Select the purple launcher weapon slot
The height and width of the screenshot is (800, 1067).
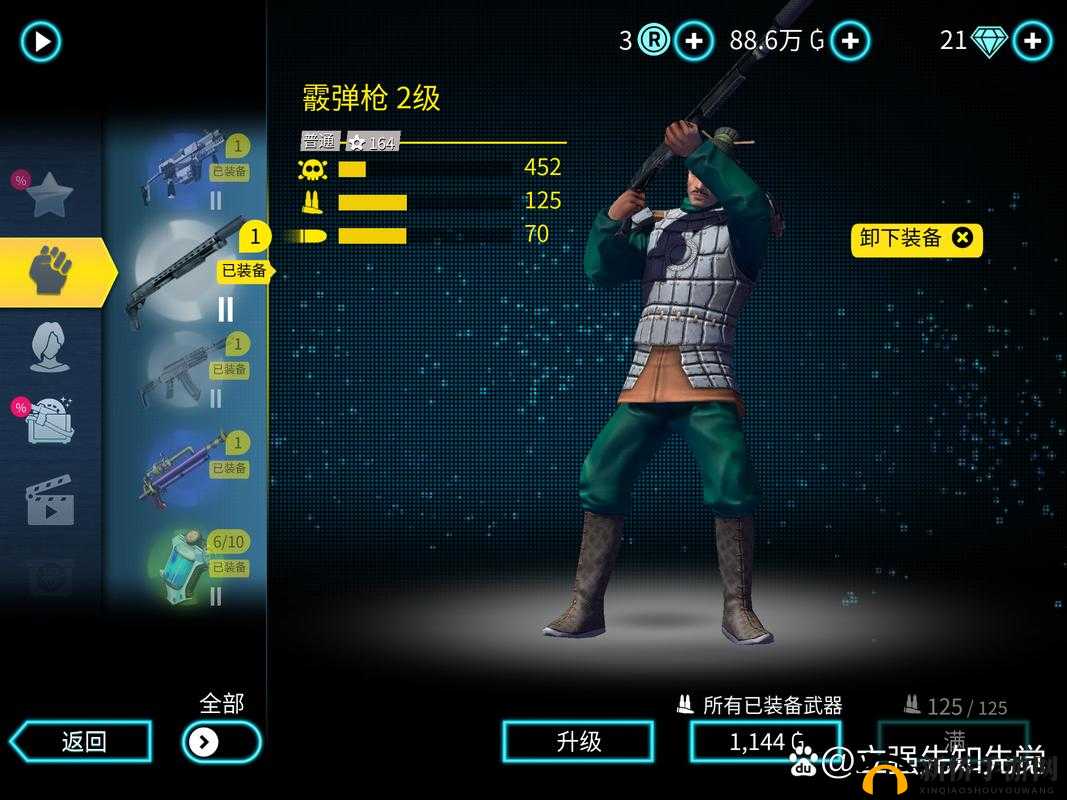click(x=185, y=468)
